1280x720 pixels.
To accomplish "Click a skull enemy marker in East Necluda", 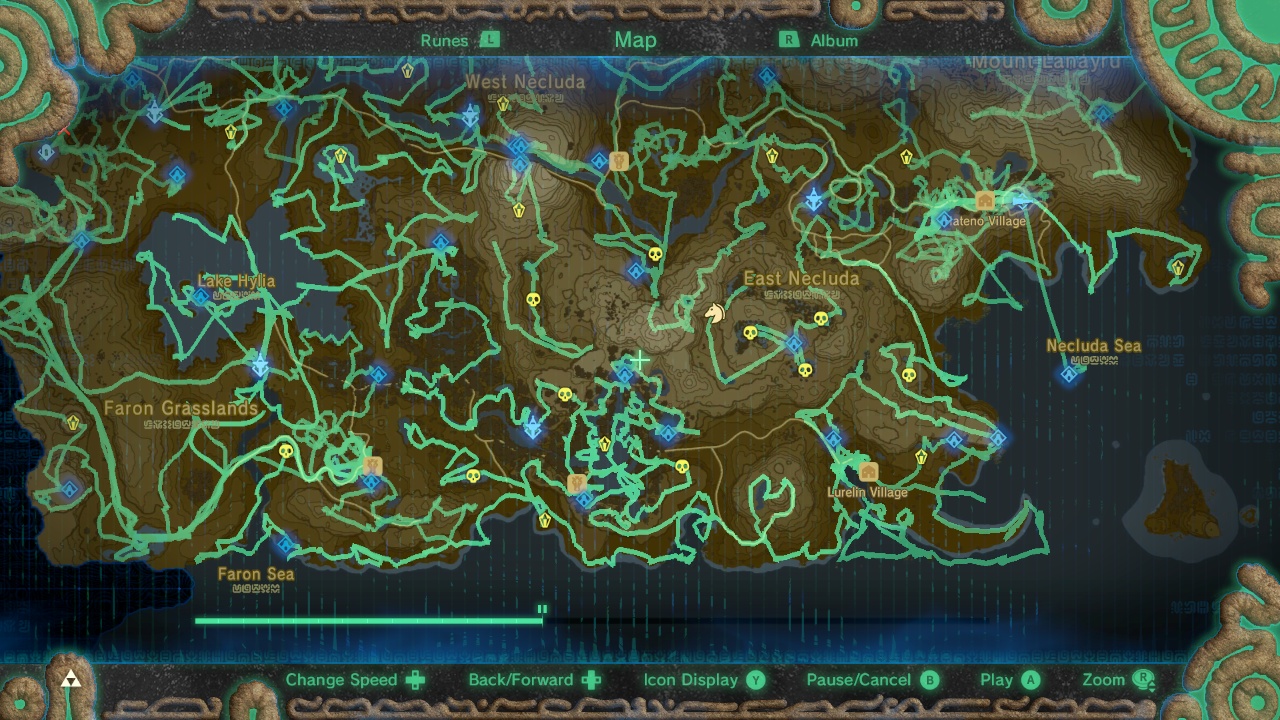I will point(753,334).
